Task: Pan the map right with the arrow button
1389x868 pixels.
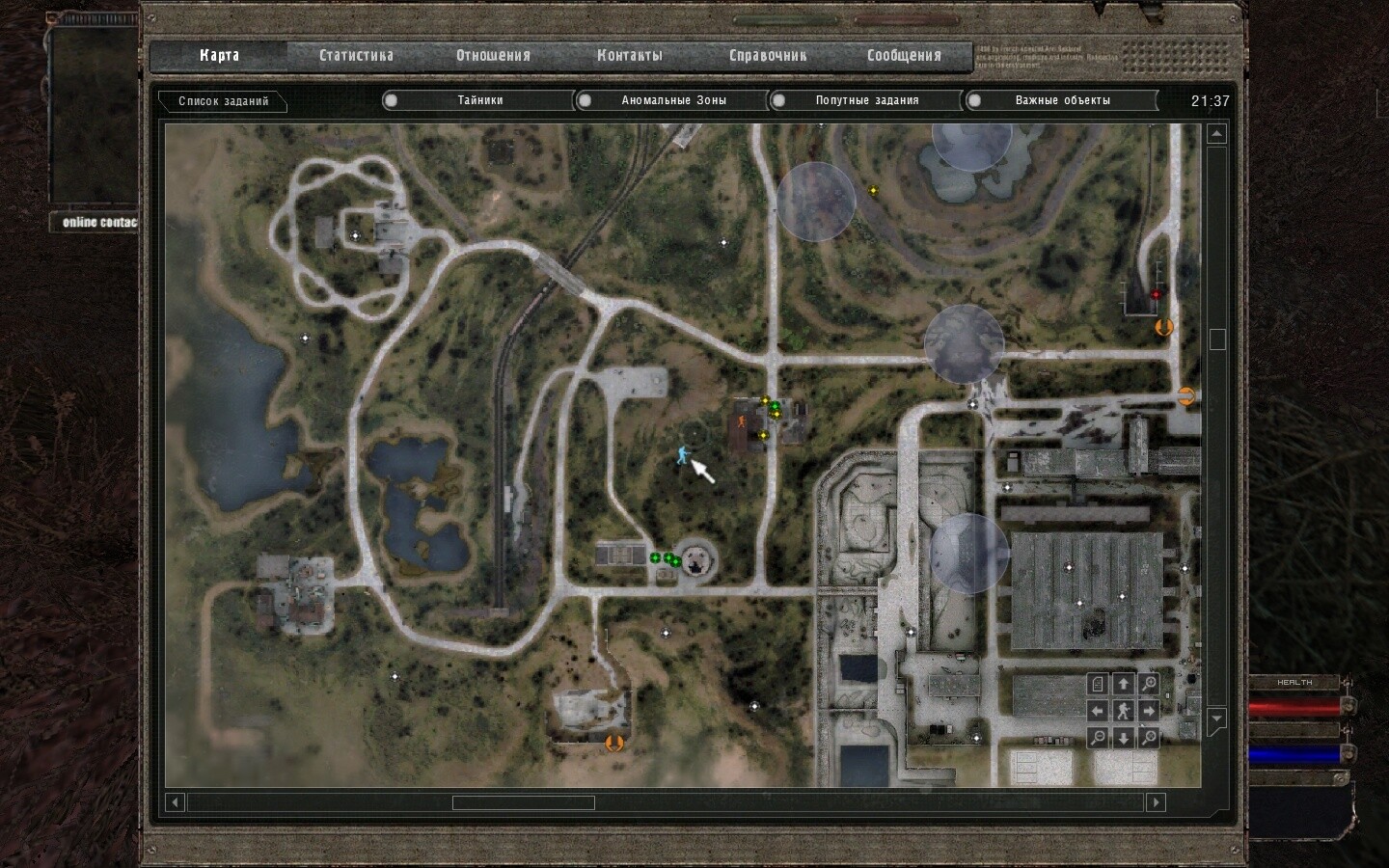Action: [1149, 712]
